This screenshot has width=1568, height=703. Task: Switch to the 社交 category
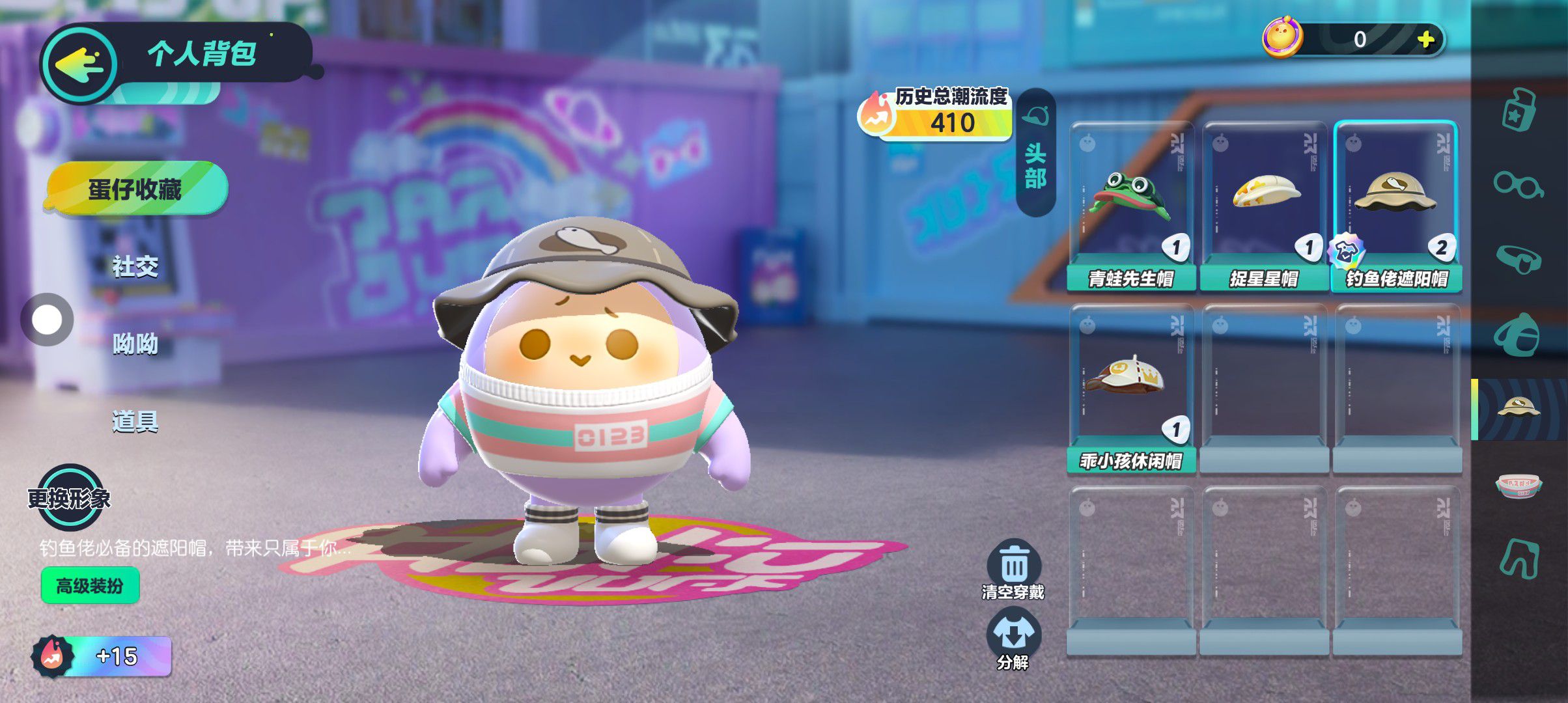135,266
